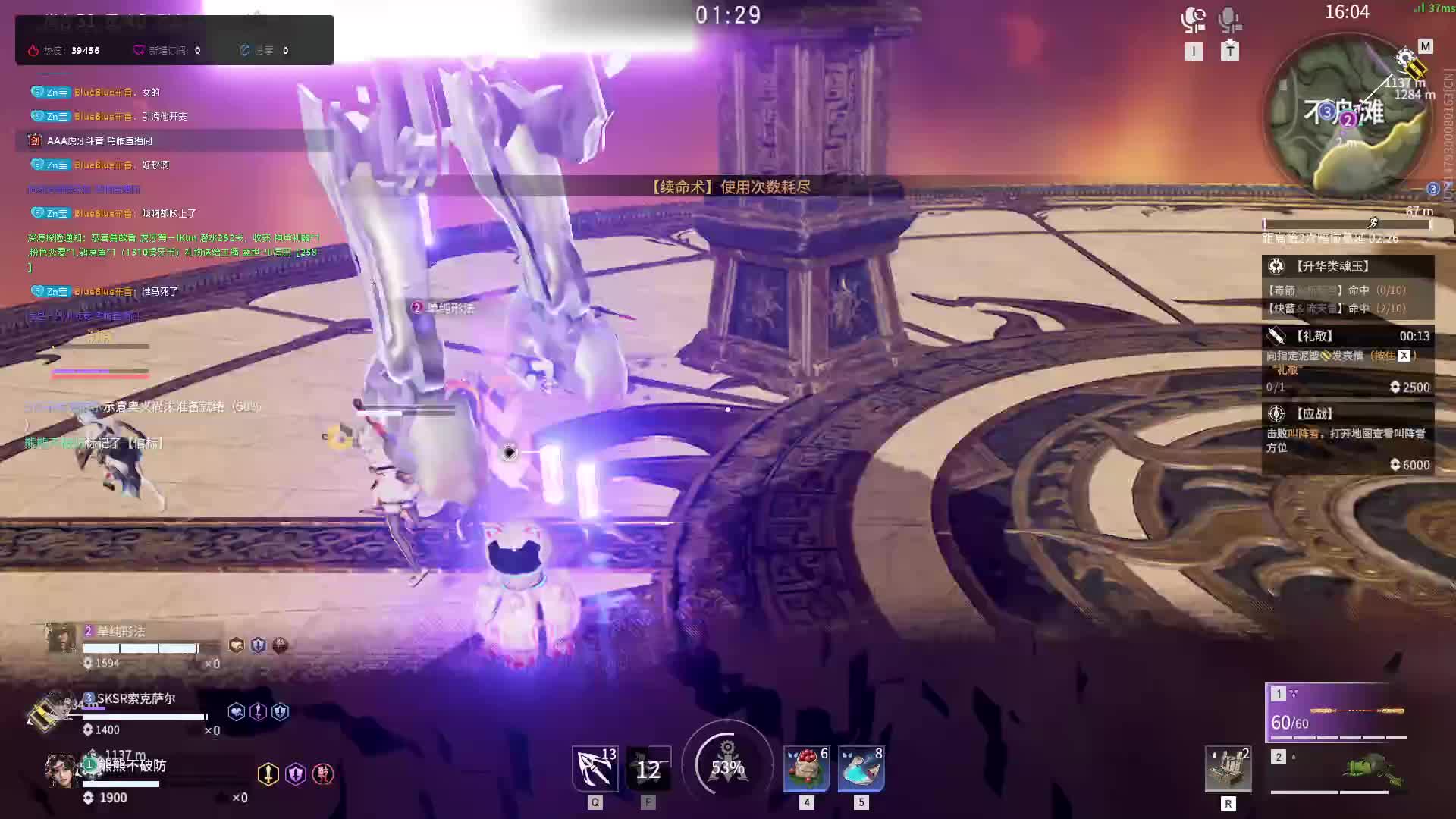Toggle the voice chat speaker icon

[x=1193, y=20]
